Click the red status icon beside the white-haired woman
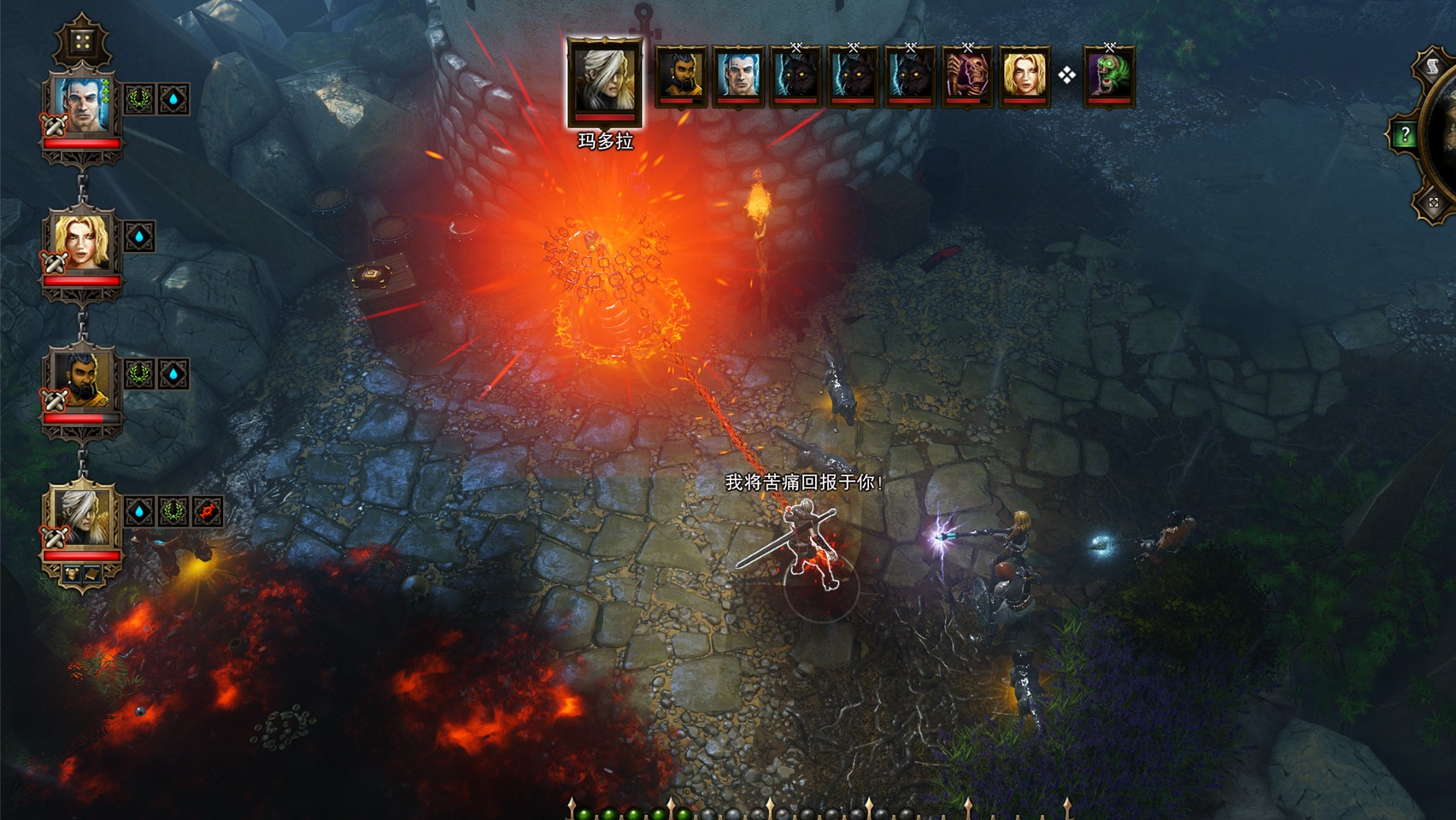The width and height of the screenshot is (1456, 820). [208, 512]
